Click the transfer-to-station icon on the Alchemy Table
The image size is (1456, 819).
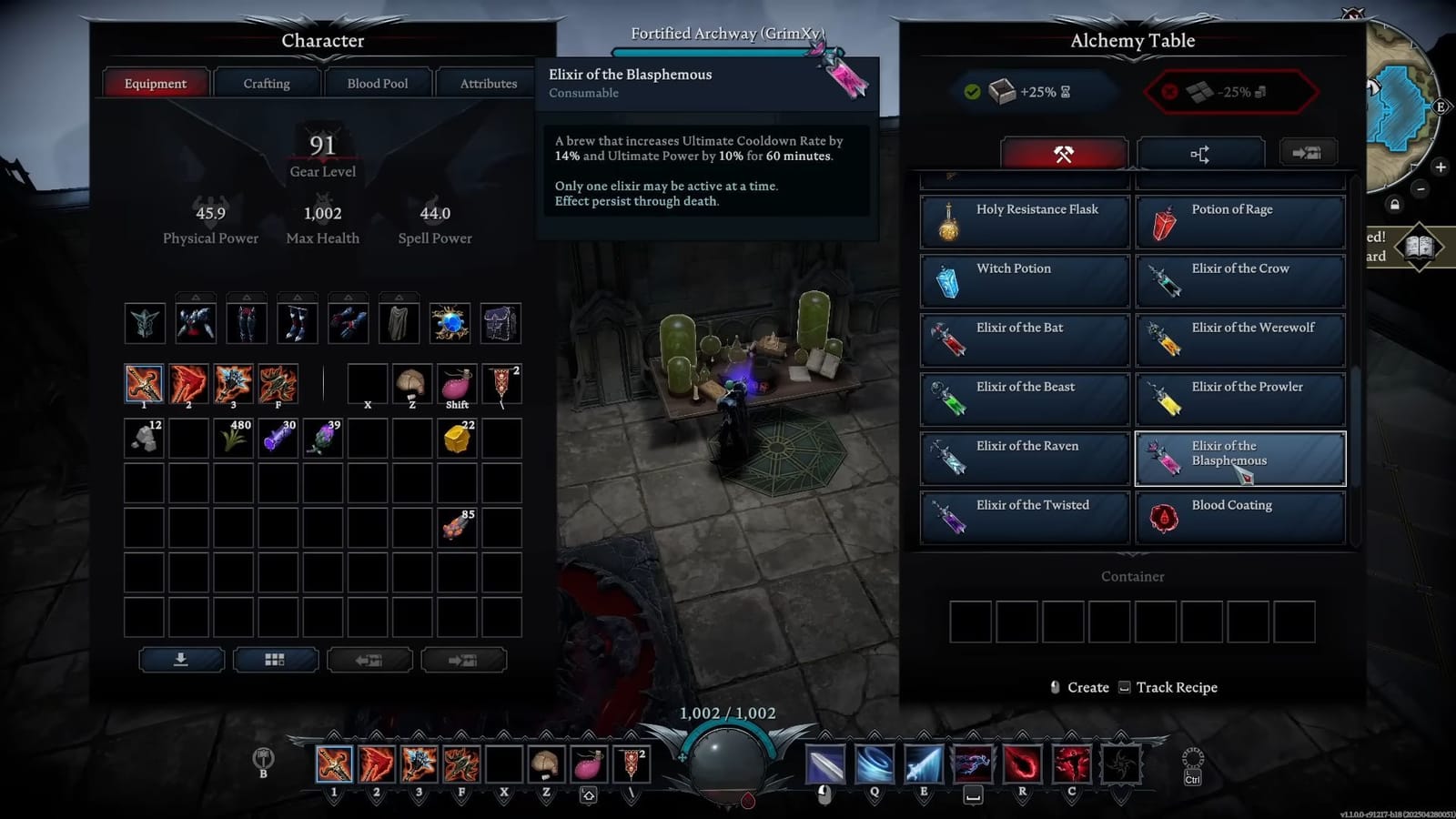(x=1308, y=153)
